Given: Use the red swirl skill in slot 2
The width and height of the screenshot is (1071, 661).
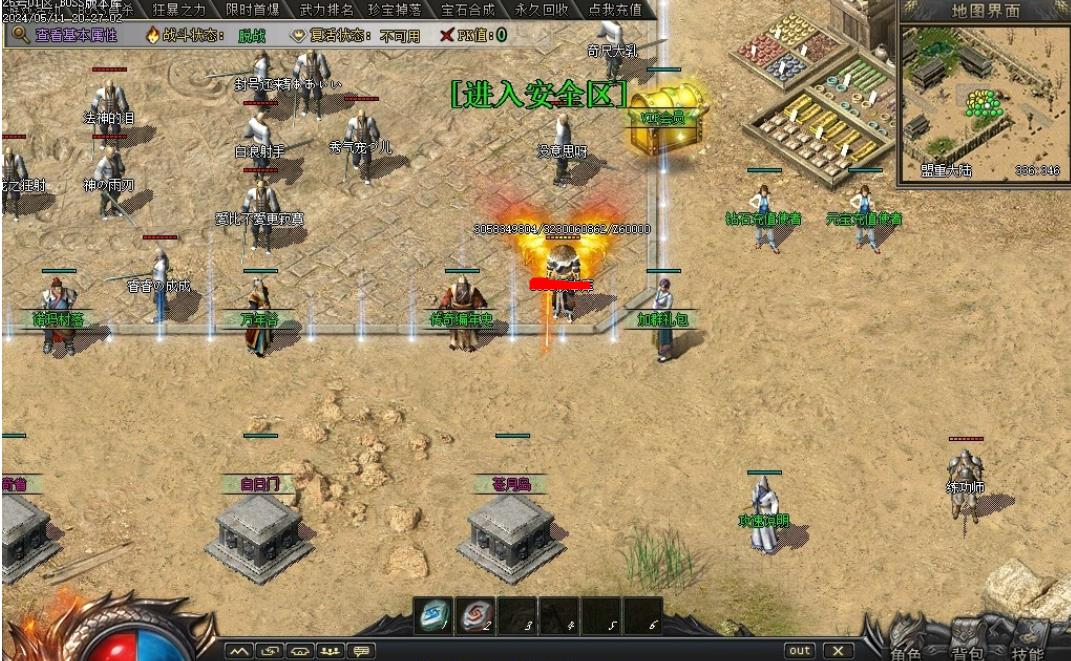Looking at the screenshot, I should 475,616.
